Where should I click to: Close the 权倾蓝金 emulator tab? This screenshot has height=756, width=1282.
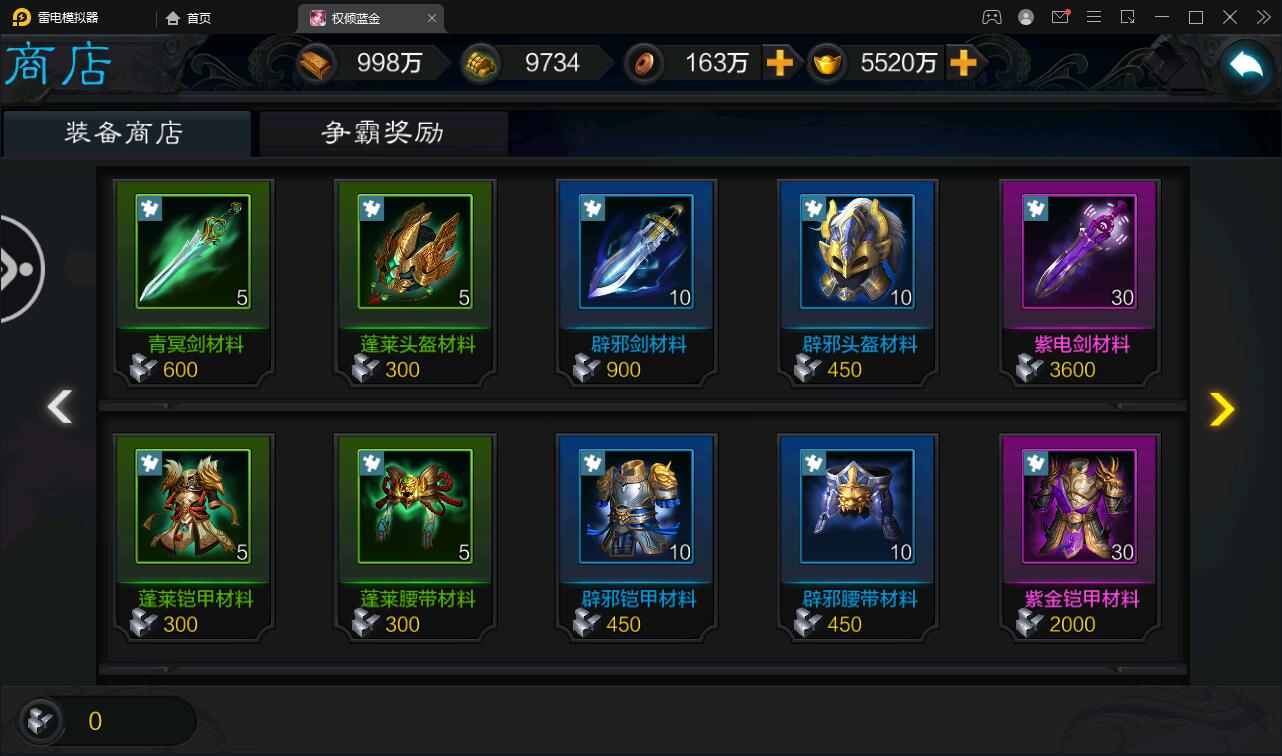click(432, 18)
